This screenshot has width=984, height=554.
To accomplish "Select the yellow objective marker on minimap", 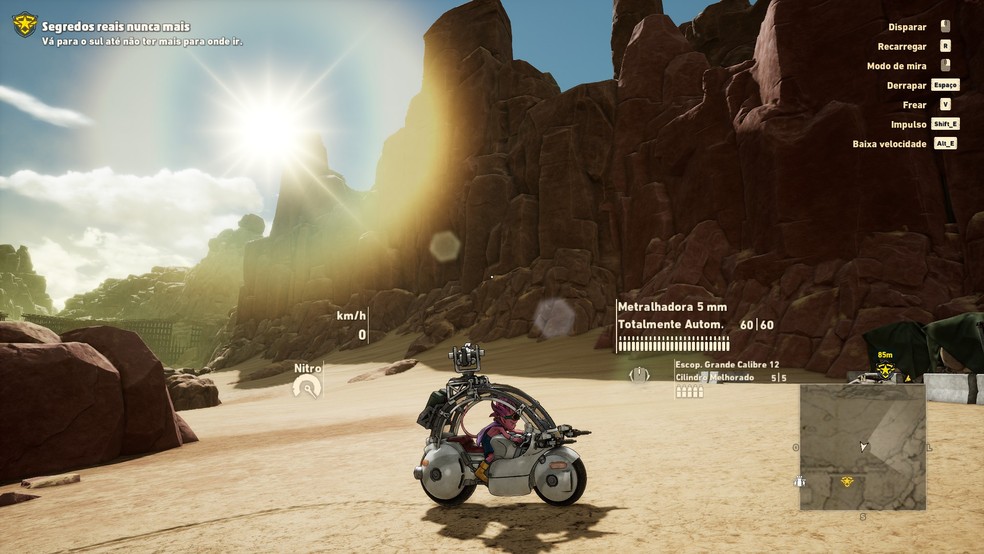I will click(x=846, y=481).
